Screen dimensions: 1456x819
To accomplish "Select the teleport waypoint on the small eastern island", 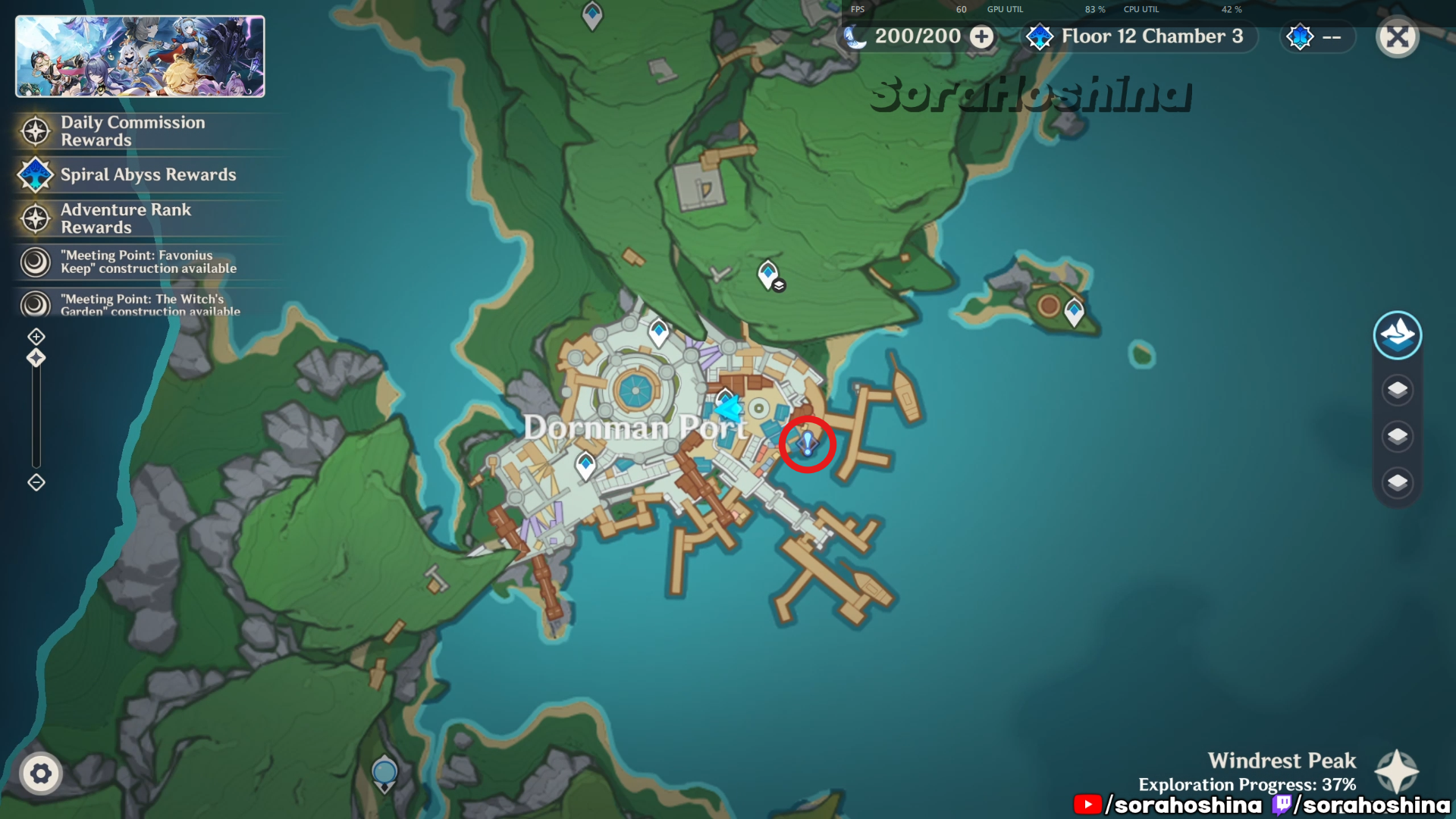I will (x=1074, y=312).
